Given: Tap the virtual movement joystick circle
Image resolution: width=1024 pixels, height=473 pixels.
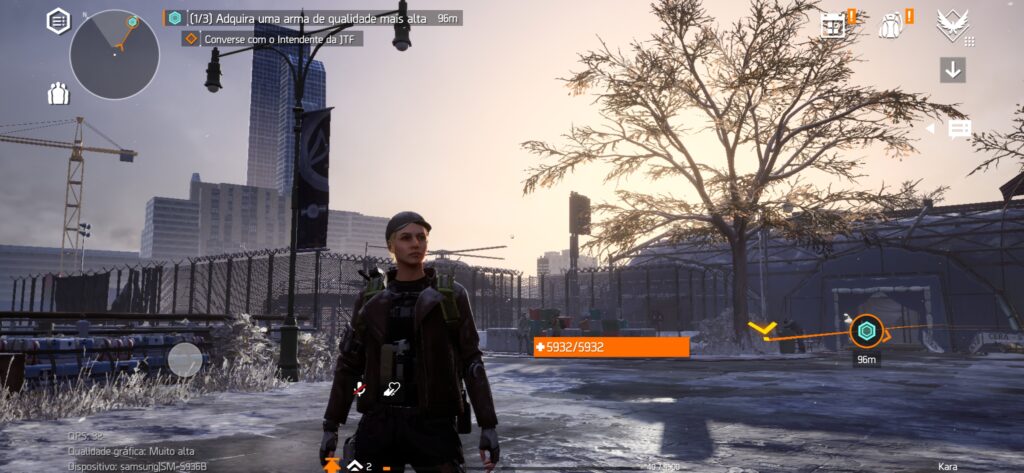Looking at the screenshot, I should click(185, 359).
